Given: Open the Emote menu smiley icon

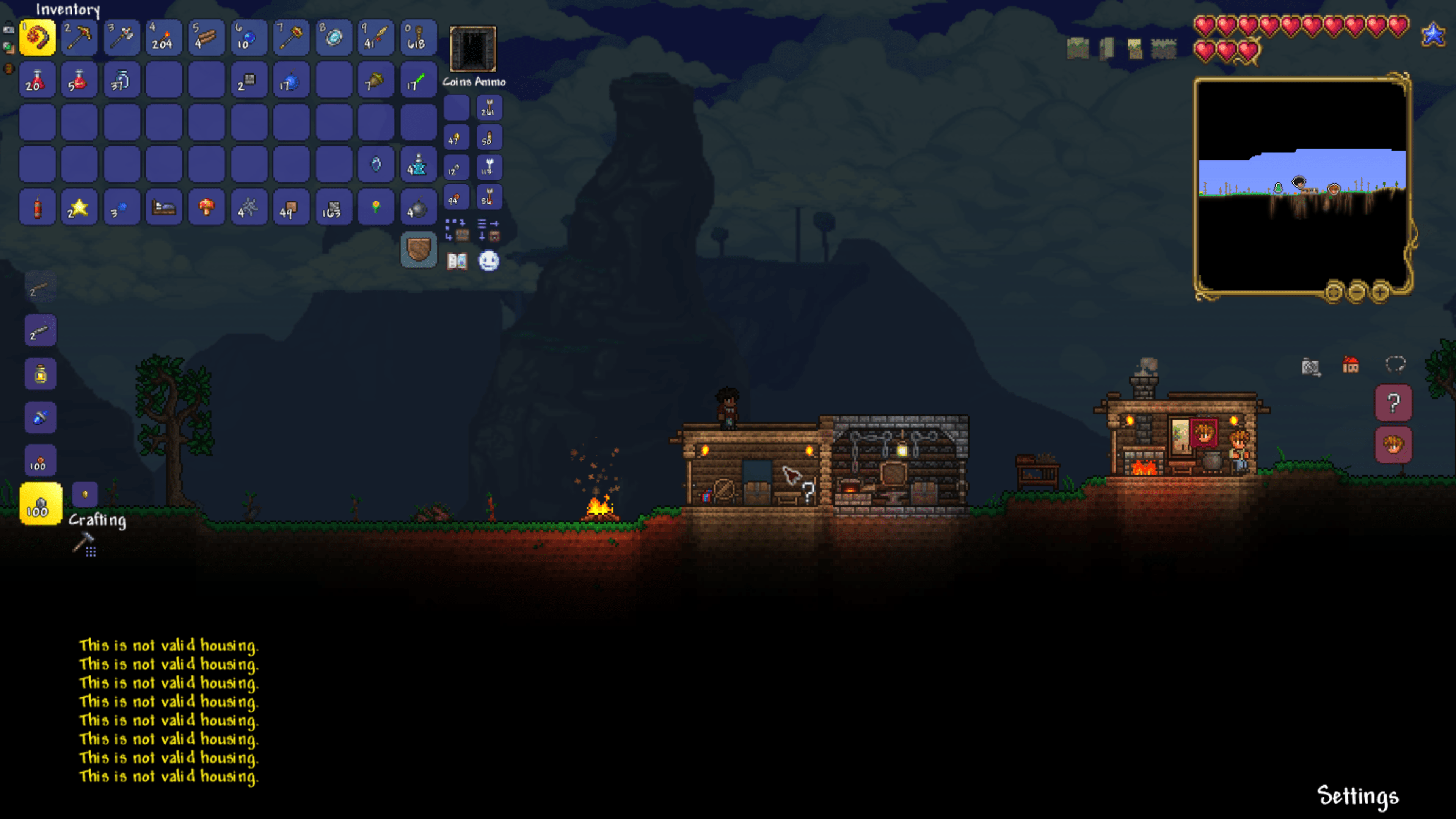Looking at the screenshot, I should (489, 261).
